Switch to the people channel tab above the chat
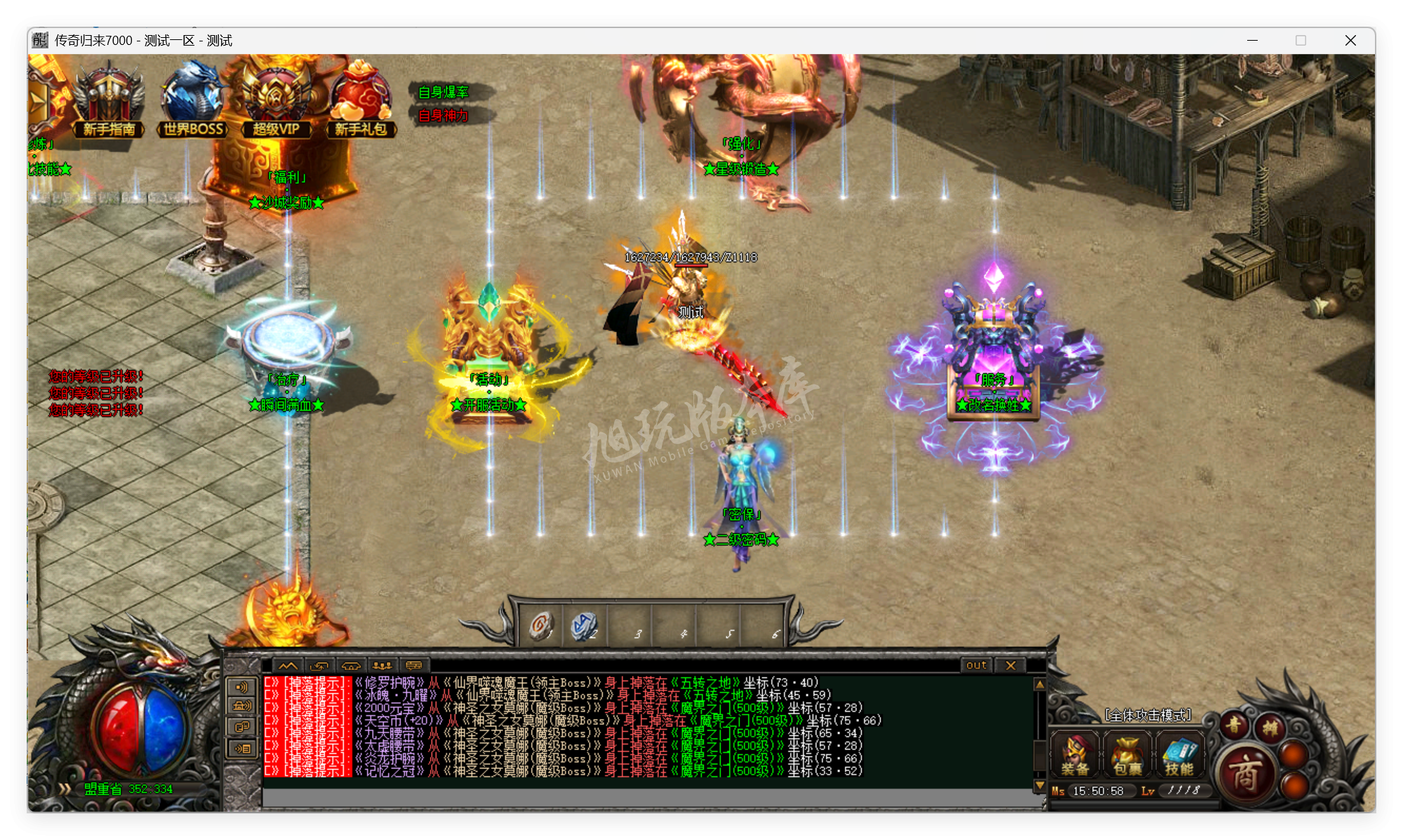Screen dimensions: 1403x840 (x=382, y=667)
